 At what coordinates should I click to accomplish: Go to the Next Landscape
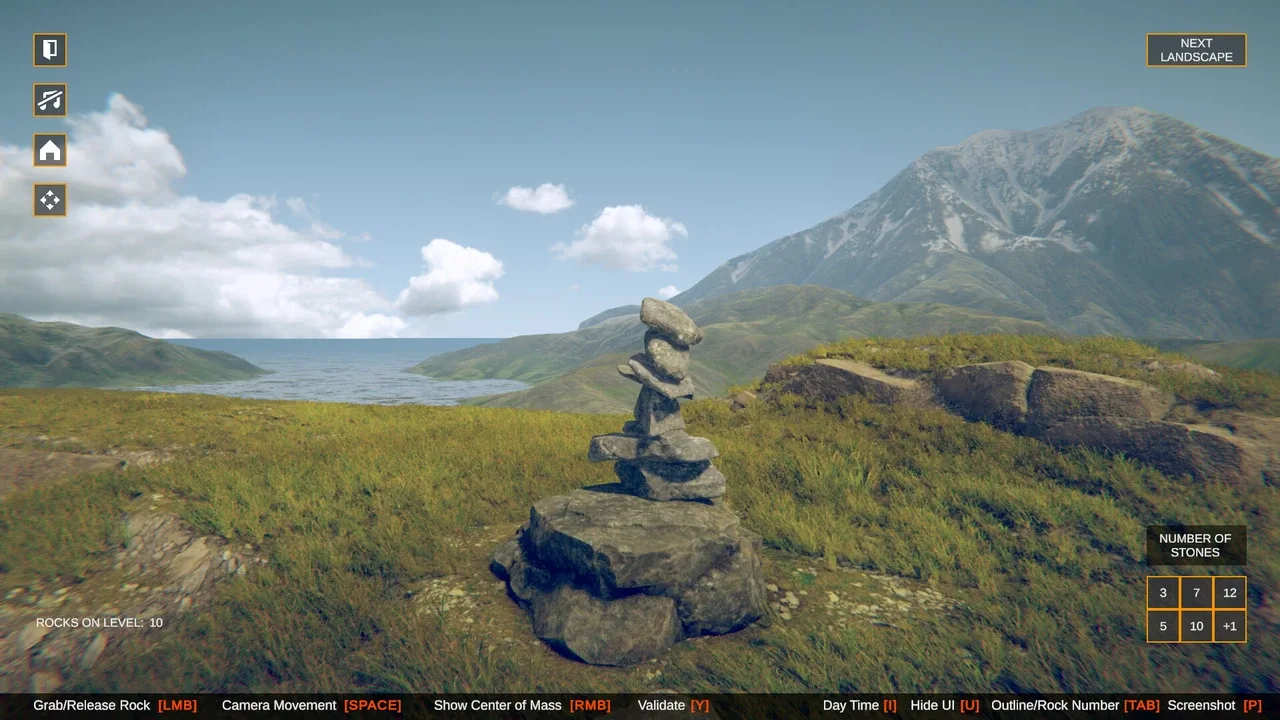[1196, 50]
